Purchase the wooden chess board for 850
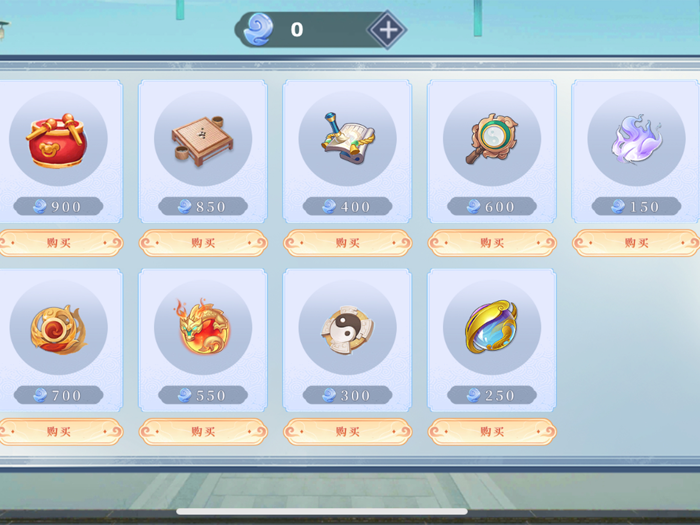Viewport: 700px width, 525px height. pos(203,243)
